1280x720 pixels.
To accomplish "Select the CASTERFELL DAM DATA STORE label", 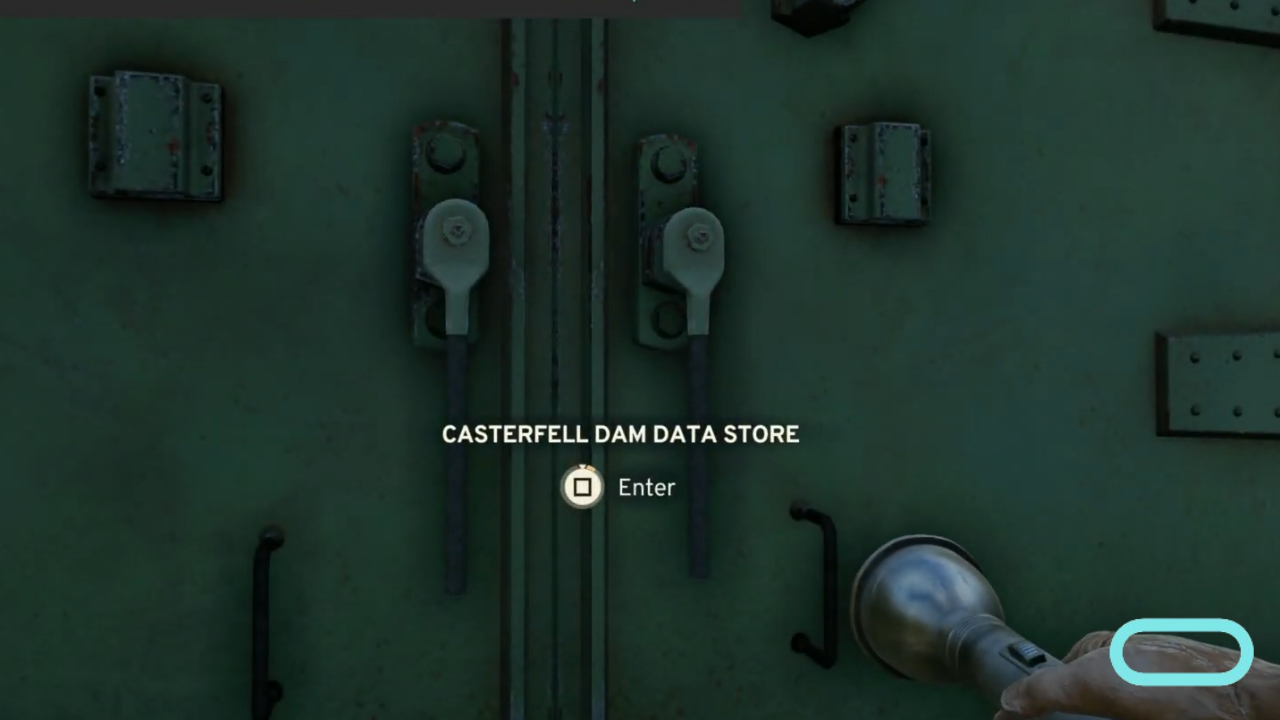I will (x=620, y=434).
